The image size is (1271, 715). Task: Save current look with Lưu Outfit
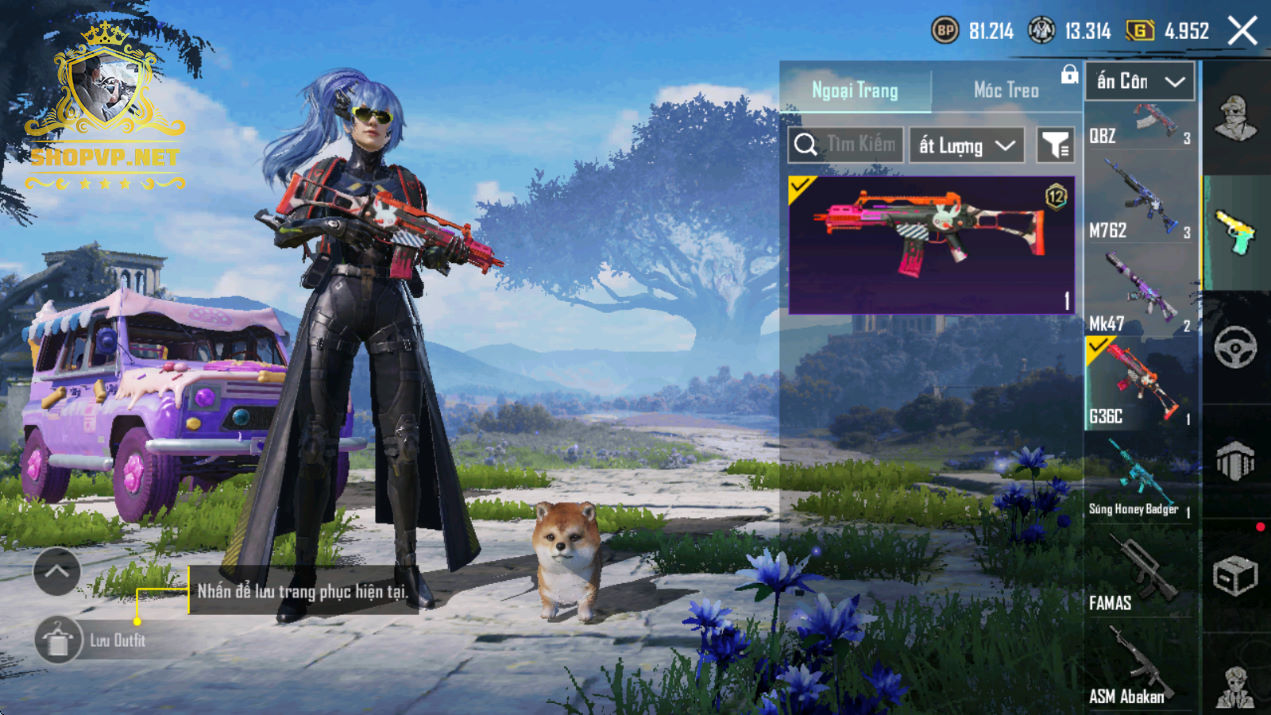pyautogui.click(x=58, y=640)
